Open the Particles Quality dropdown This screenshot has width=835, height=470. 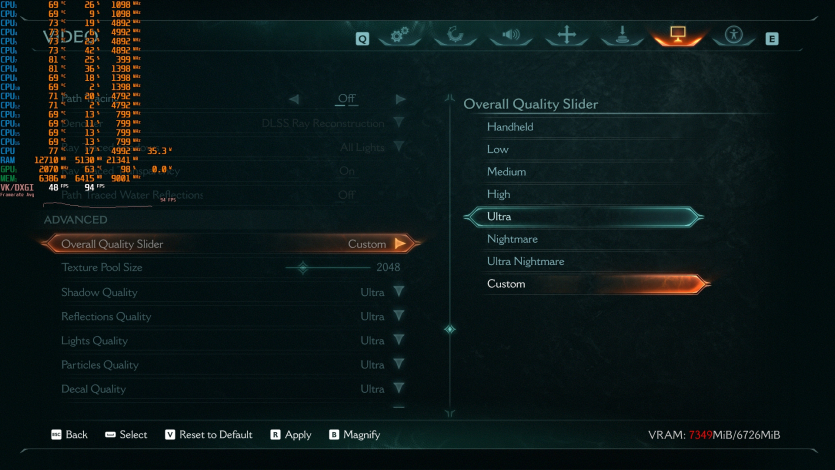coord(398,365)
